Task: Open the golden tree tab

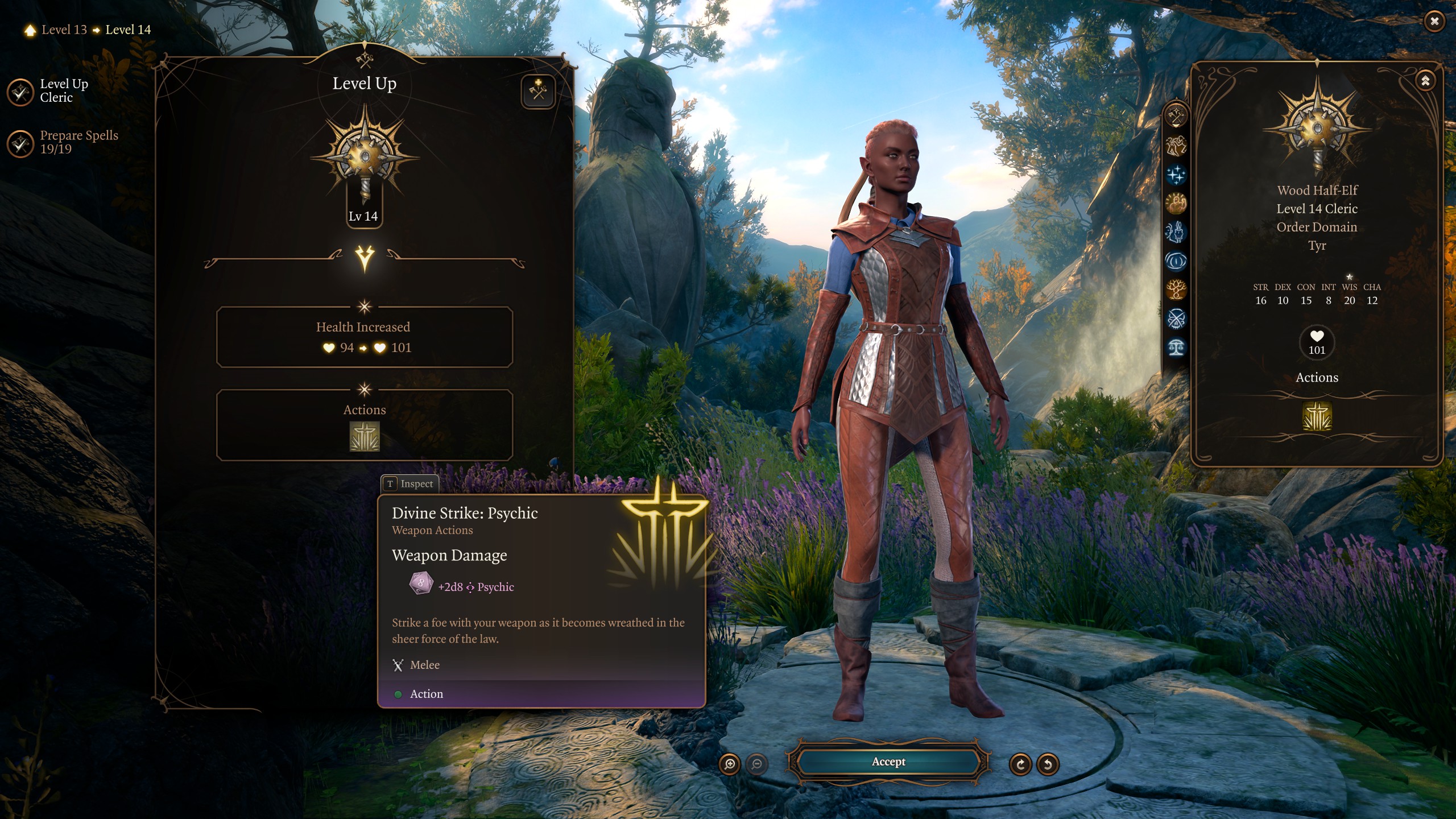Action: coord(1176,290)
